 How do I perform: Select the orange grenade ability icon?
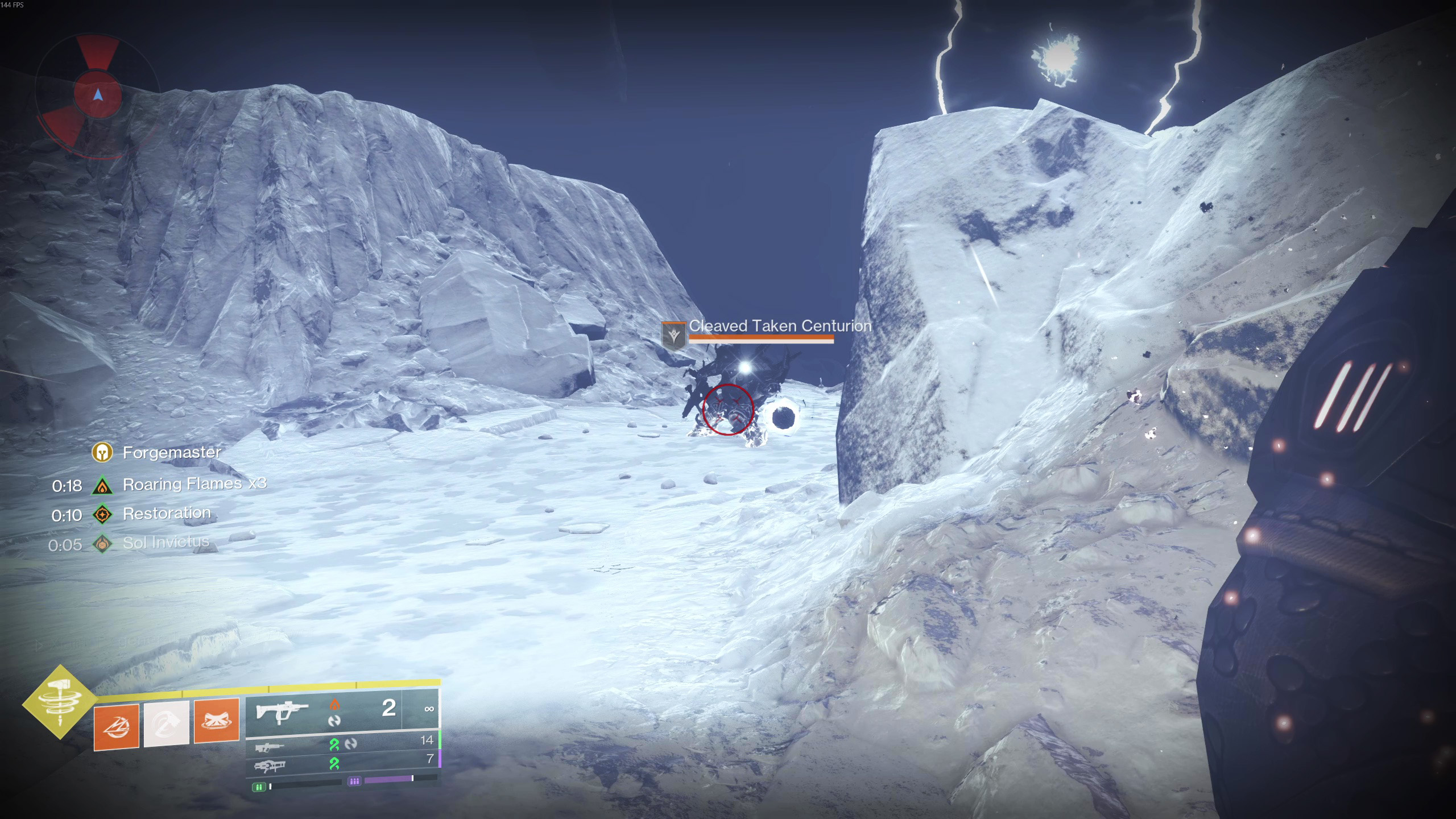117,726
